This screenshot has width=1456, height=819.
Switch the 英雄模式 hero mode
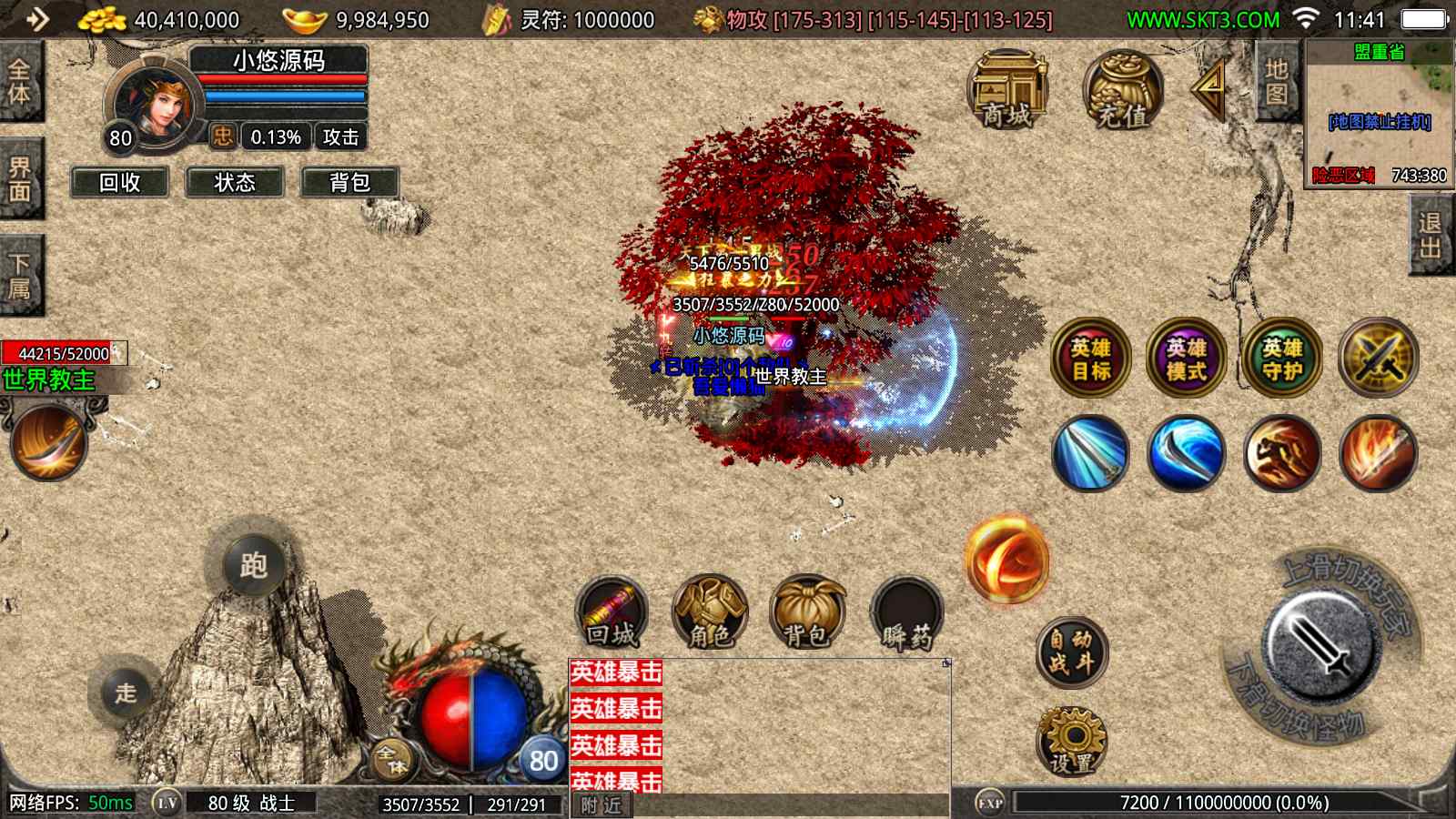click(1186, 359)
